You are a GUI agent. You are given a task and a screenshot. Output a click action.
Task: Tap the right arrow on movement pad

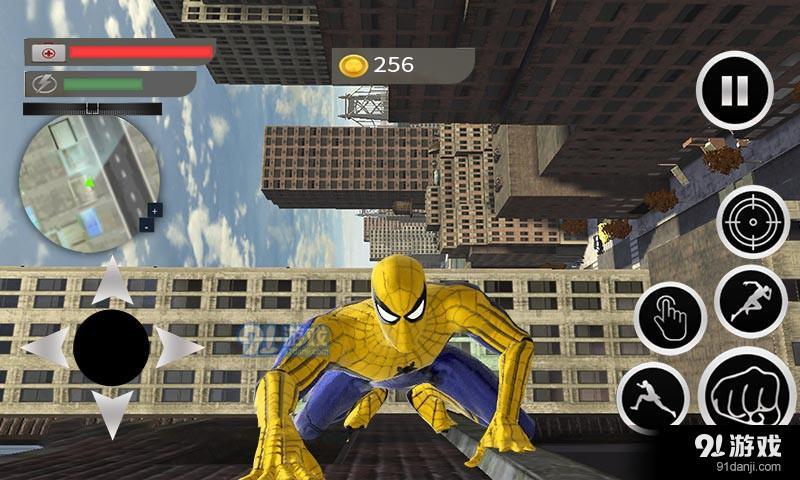[180, 348]
